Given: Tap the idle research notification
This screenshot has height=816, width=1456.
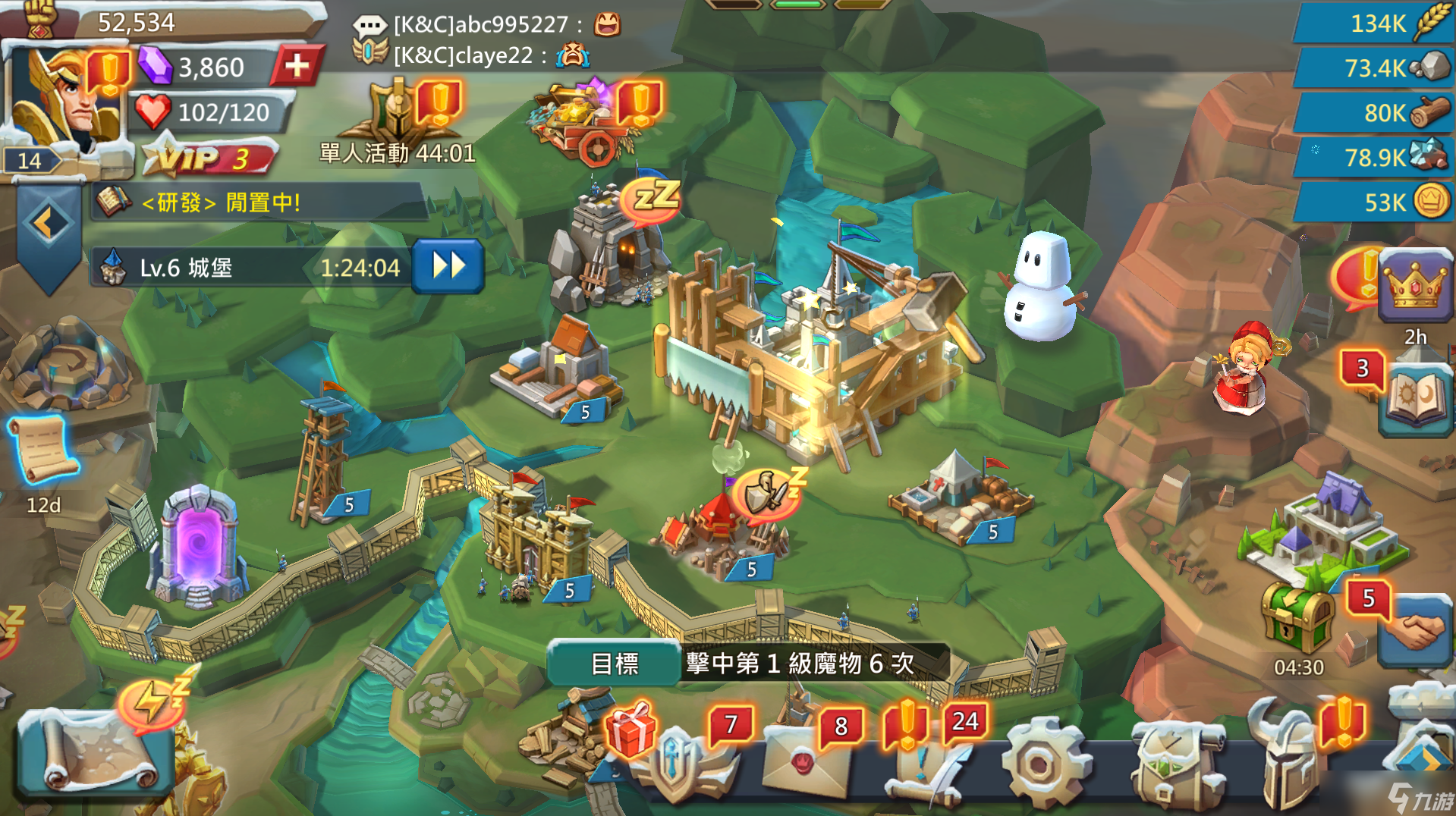Looking at the screenshot, I should pos(258,202).
